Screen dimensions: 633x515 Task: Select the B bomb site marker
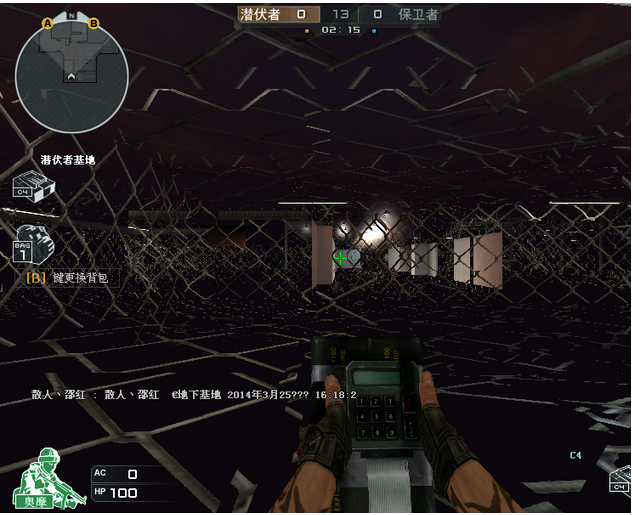click(94, 22)
